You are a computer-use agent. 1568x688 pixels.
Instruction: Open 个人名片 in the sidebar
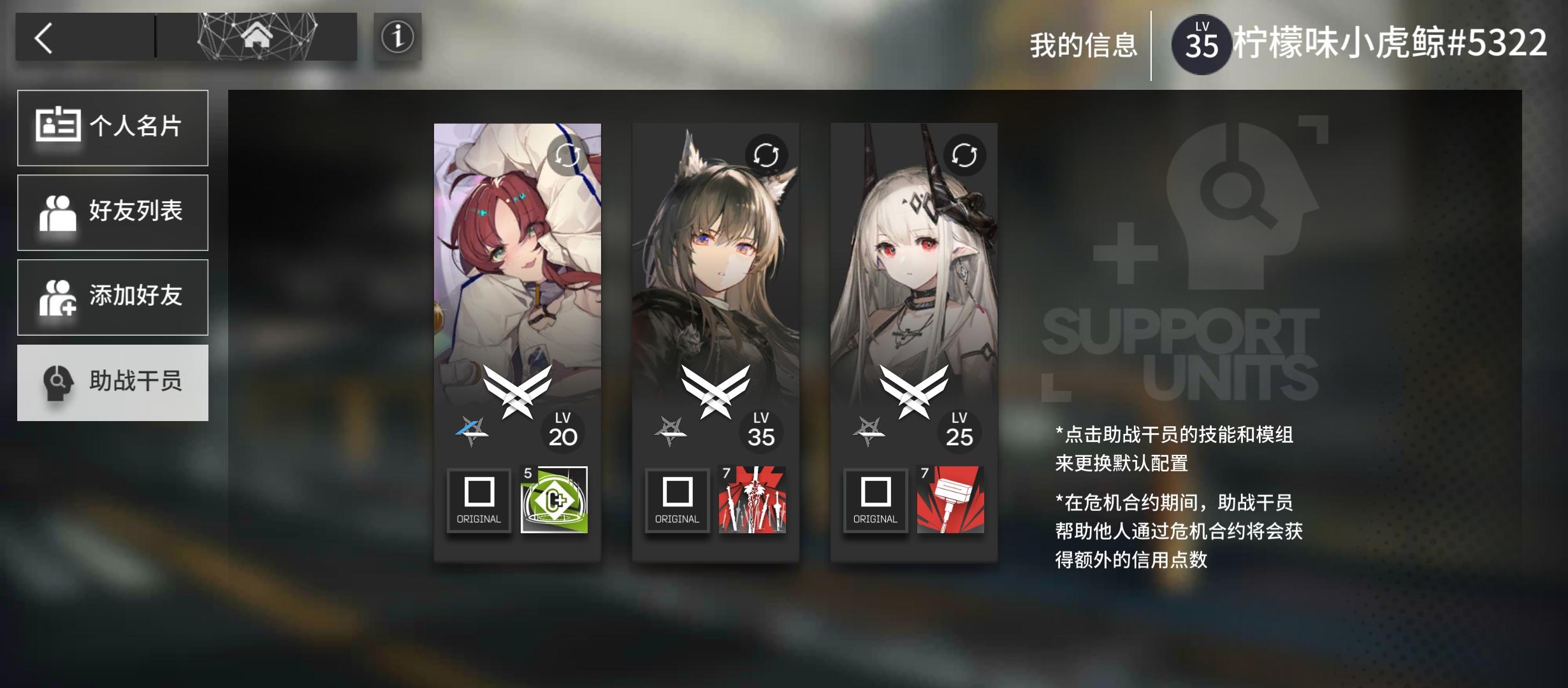pos(113,127)
